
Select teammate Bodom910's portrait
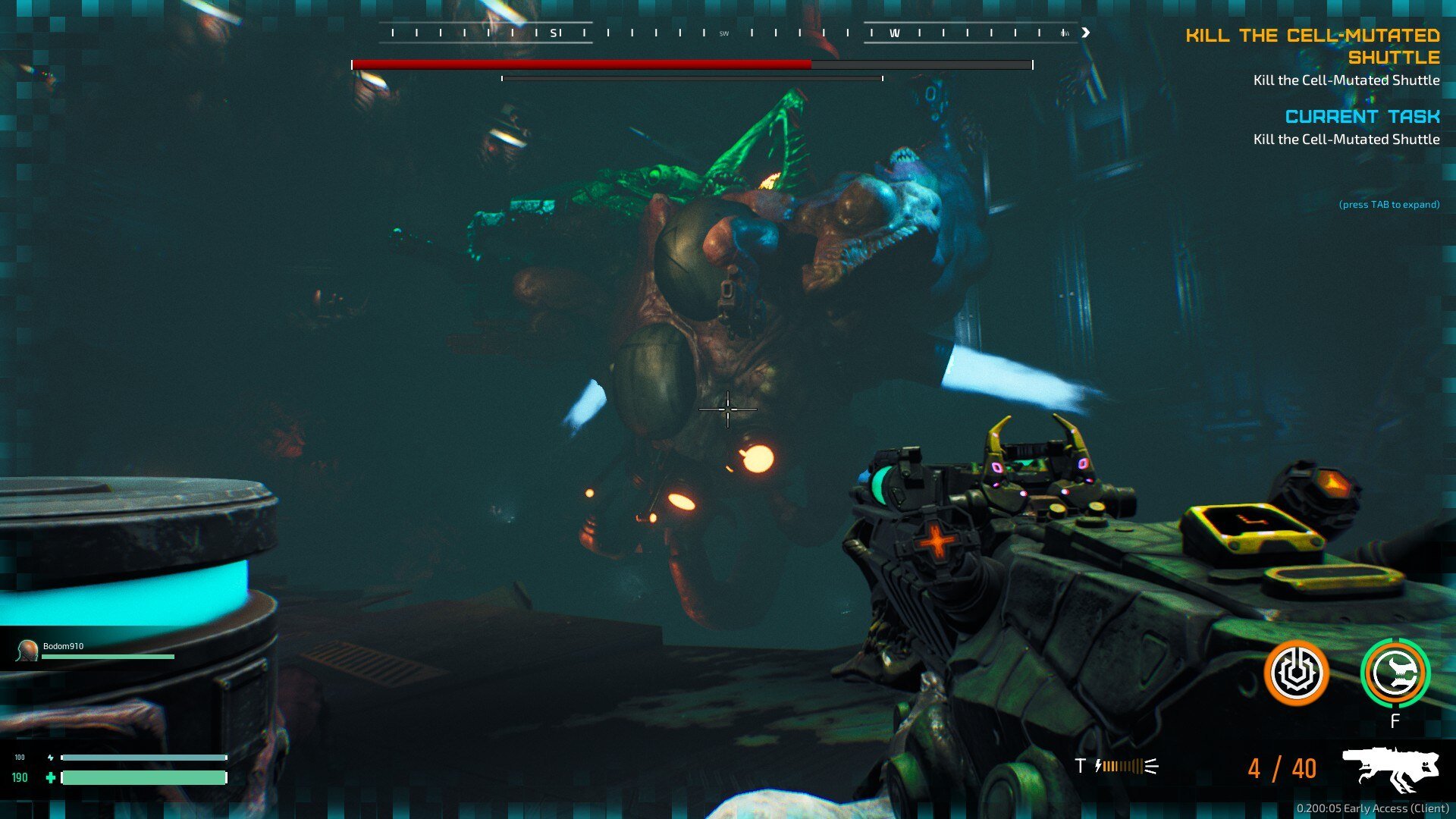[x=28, y=650]
